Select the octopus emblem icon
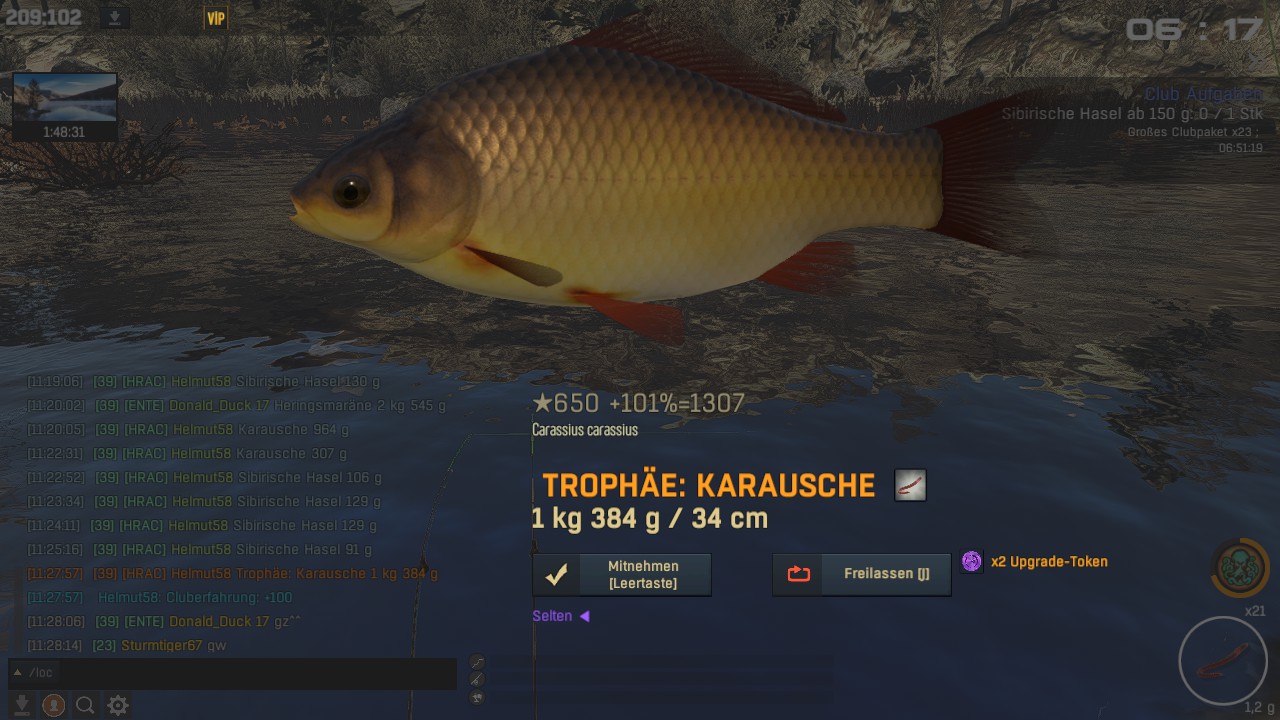 [x=1240, y=567]
